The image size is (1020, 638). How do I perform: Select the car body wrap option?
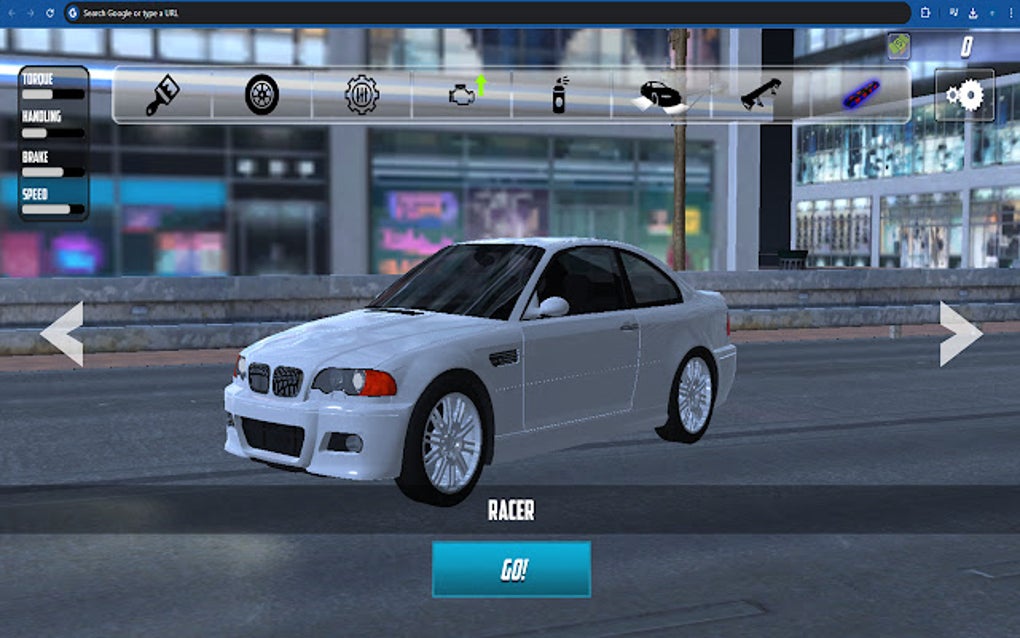pos(660,95)
